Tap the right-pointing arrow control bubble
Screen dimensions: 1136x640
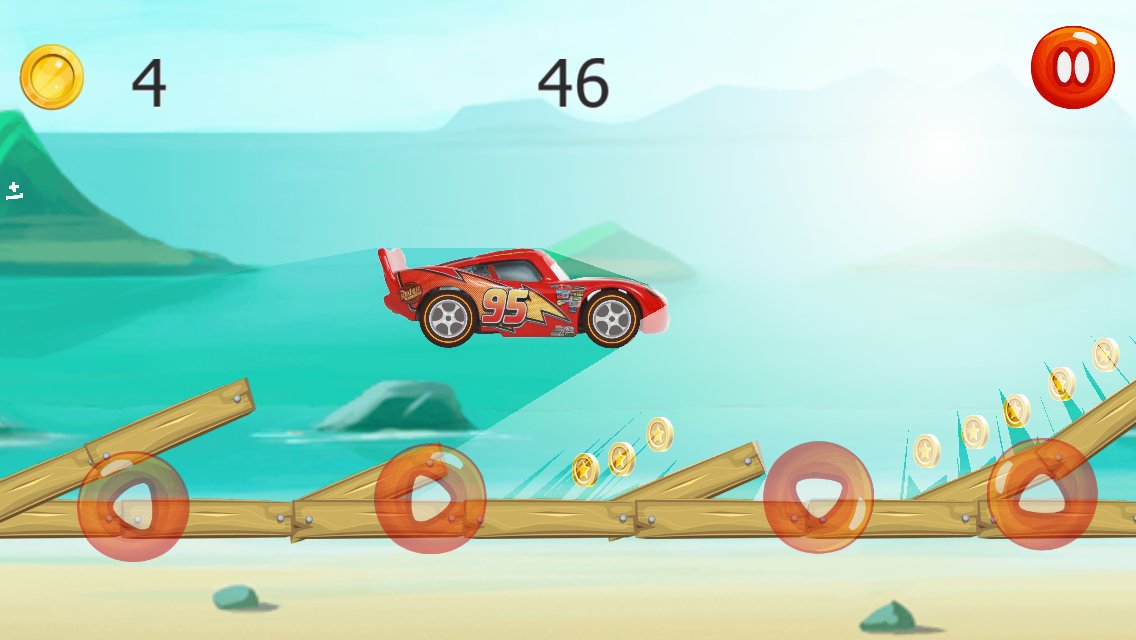pyautogui.click(x=430, y=497)
